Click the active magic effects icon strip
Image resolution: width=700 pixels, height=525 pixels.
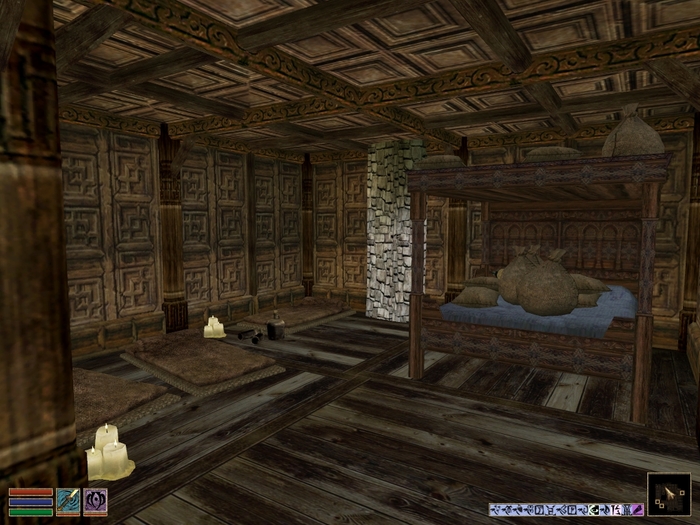565,510
